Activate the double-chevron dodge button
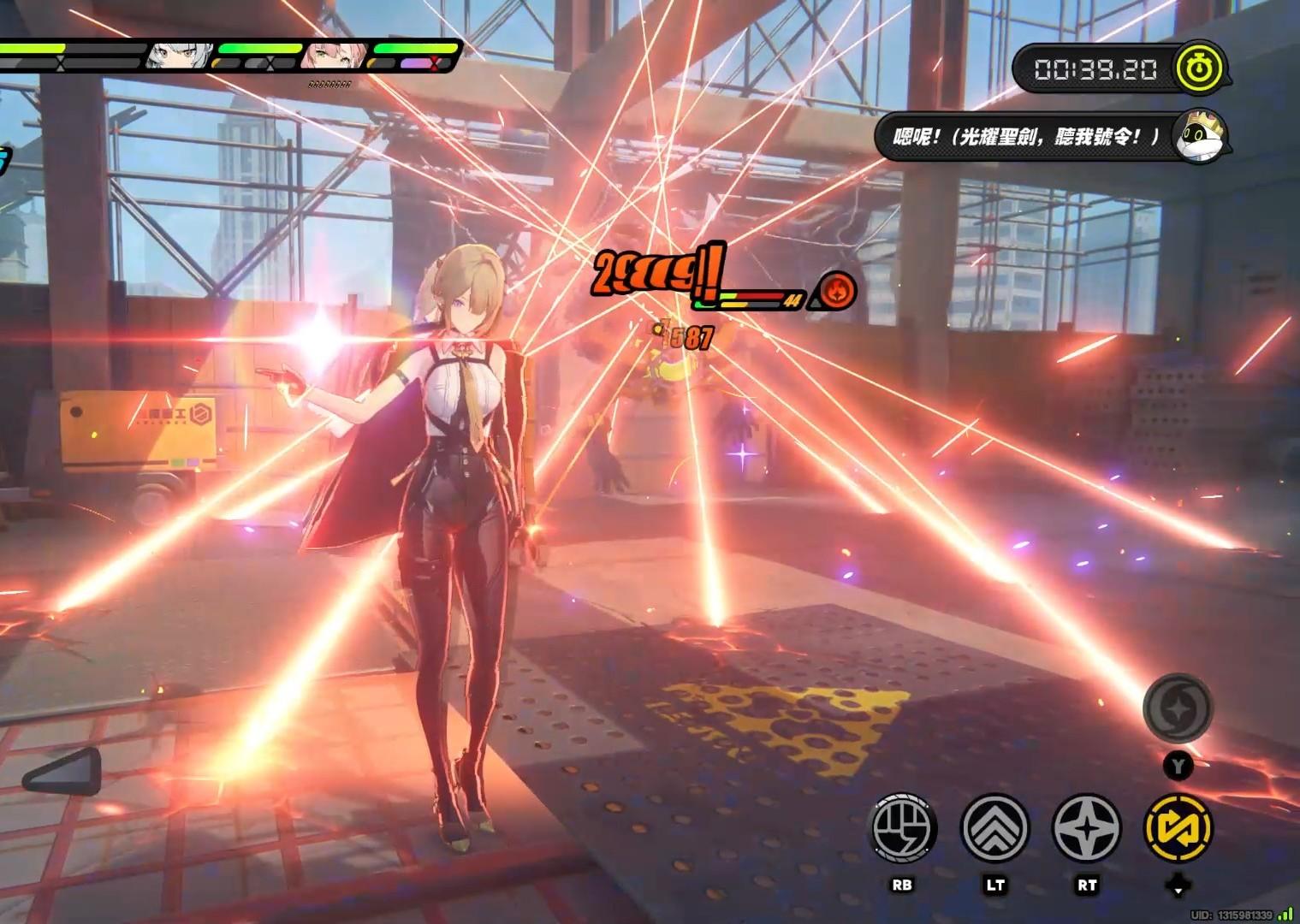This screenshot has height=924, width=1300. [994, 827]
